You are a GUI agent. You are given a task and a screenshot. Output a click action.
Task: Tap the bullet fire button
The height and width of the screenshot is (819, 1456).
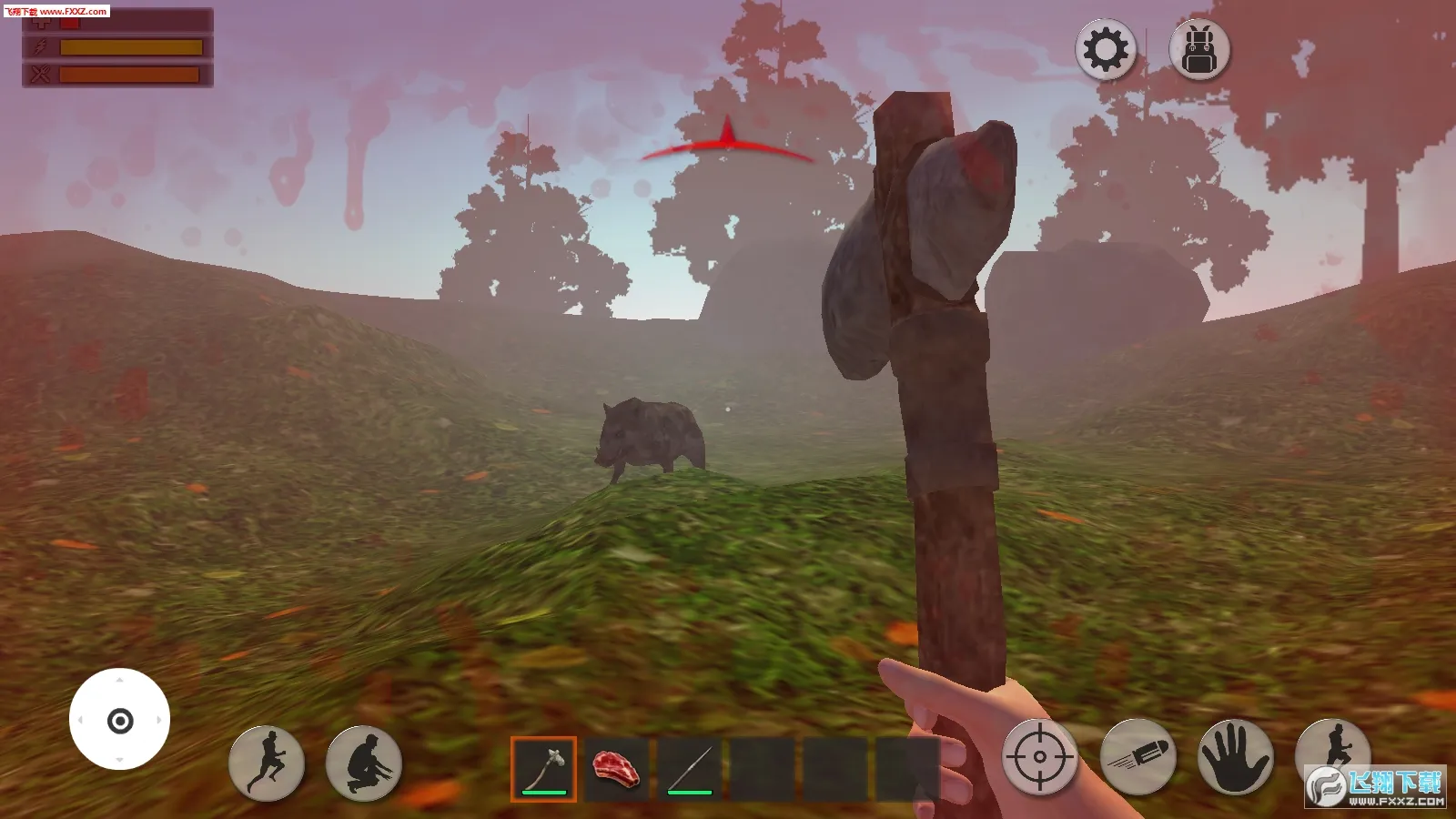(x=1137, y=757)
